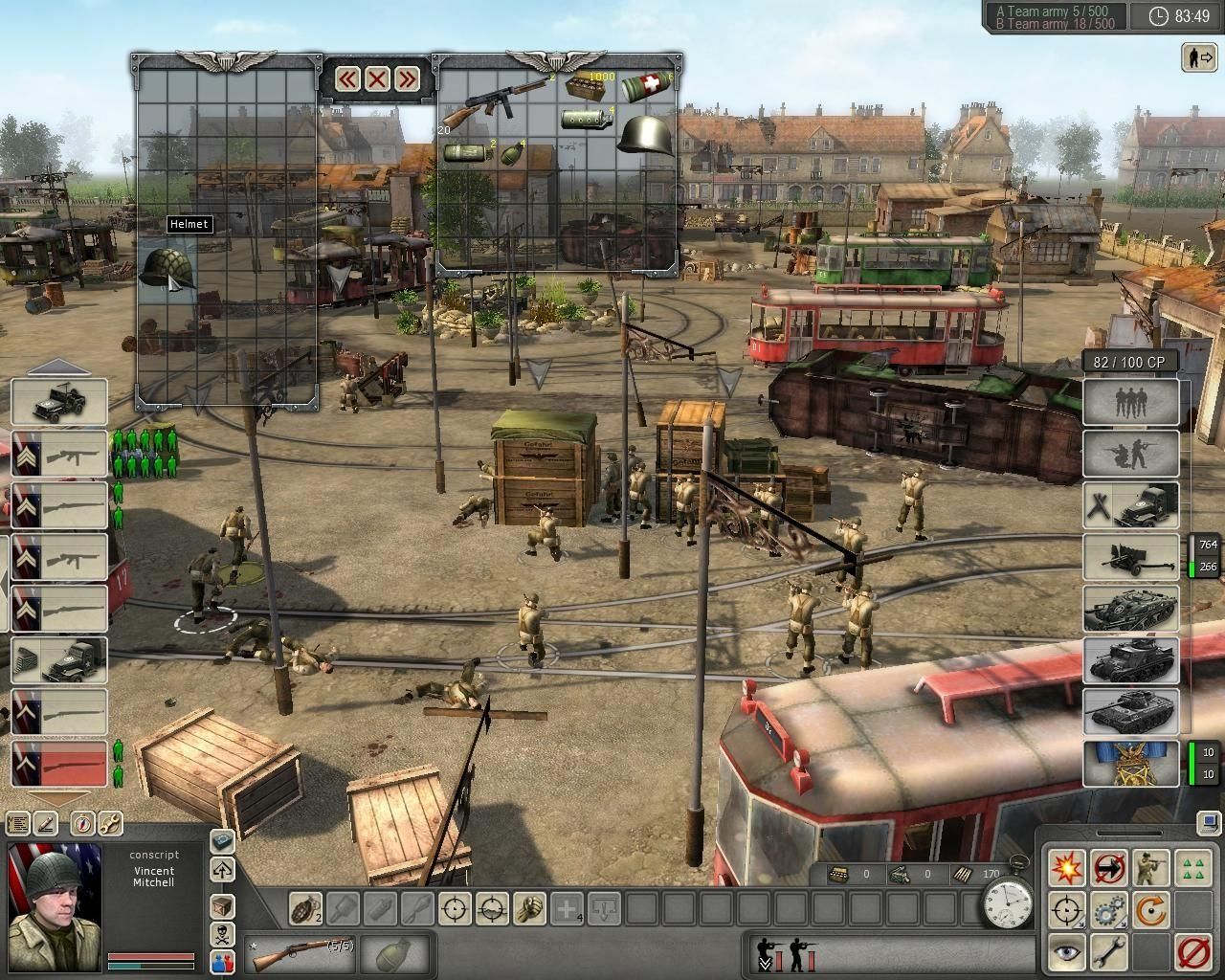Toggle the hold position no-move order

pos(1108,868)
